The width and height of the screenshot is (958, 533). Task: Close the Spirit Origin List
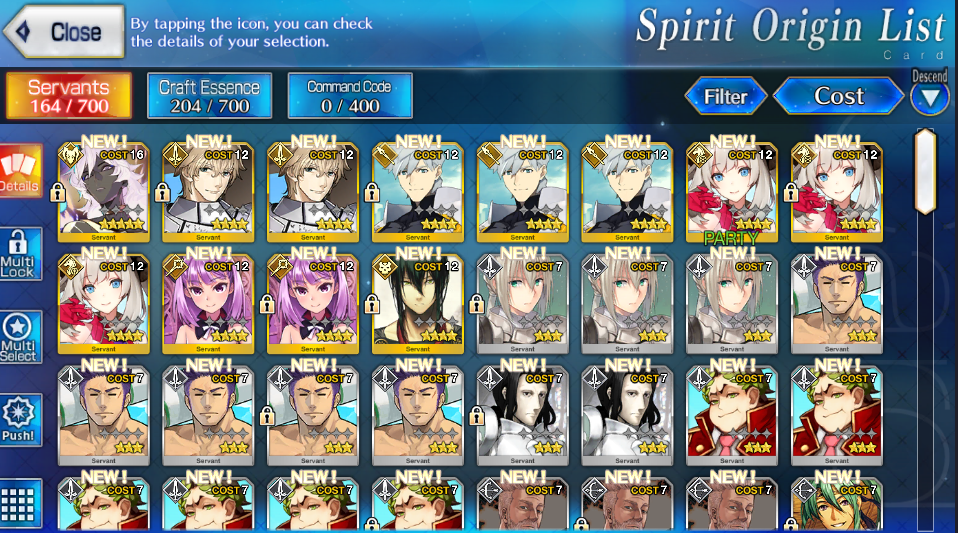pyautogui.click(x=64, y=32)
